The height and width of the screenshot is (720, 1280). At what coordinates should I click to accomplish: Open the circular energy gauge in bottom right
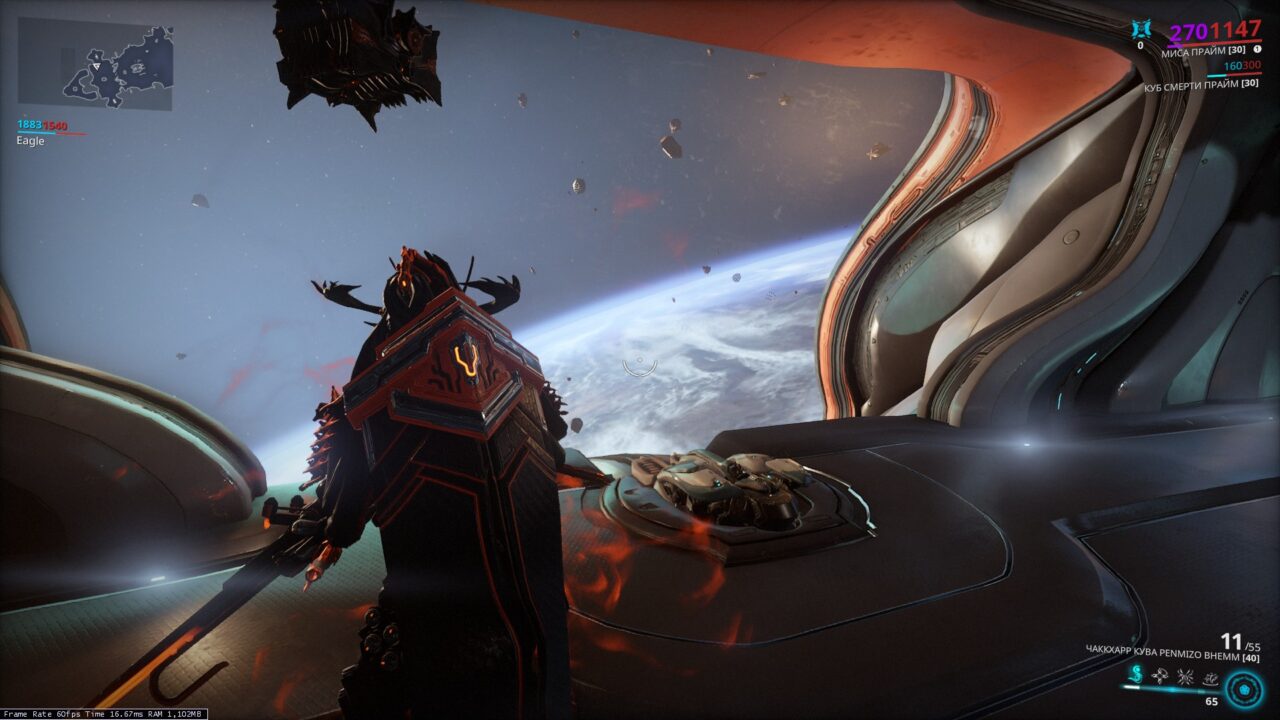point(1245,690)
